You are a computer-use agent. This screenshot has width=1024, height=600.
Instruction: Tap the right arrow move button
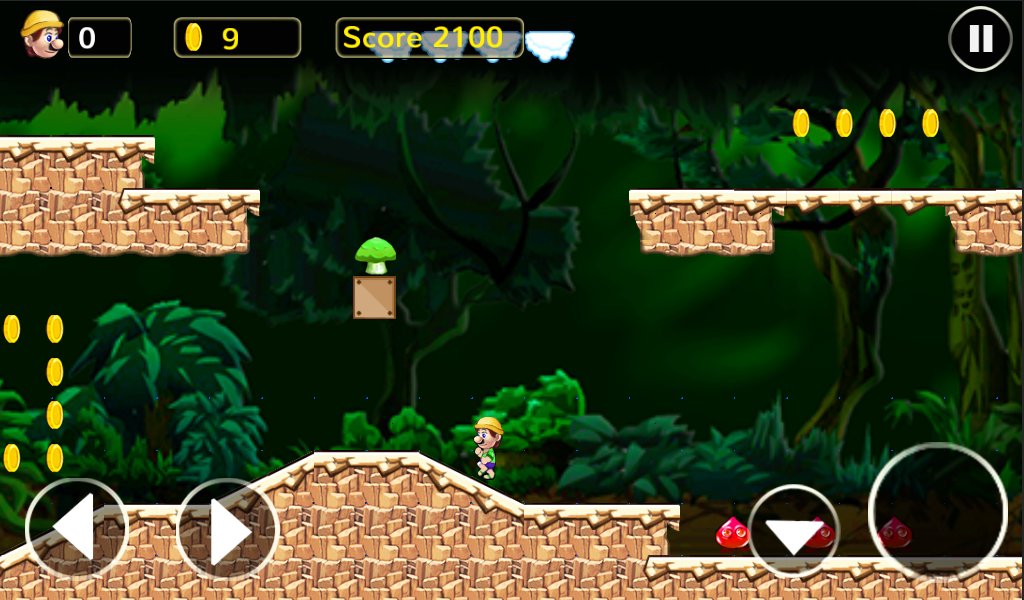[x=228, y=531]
